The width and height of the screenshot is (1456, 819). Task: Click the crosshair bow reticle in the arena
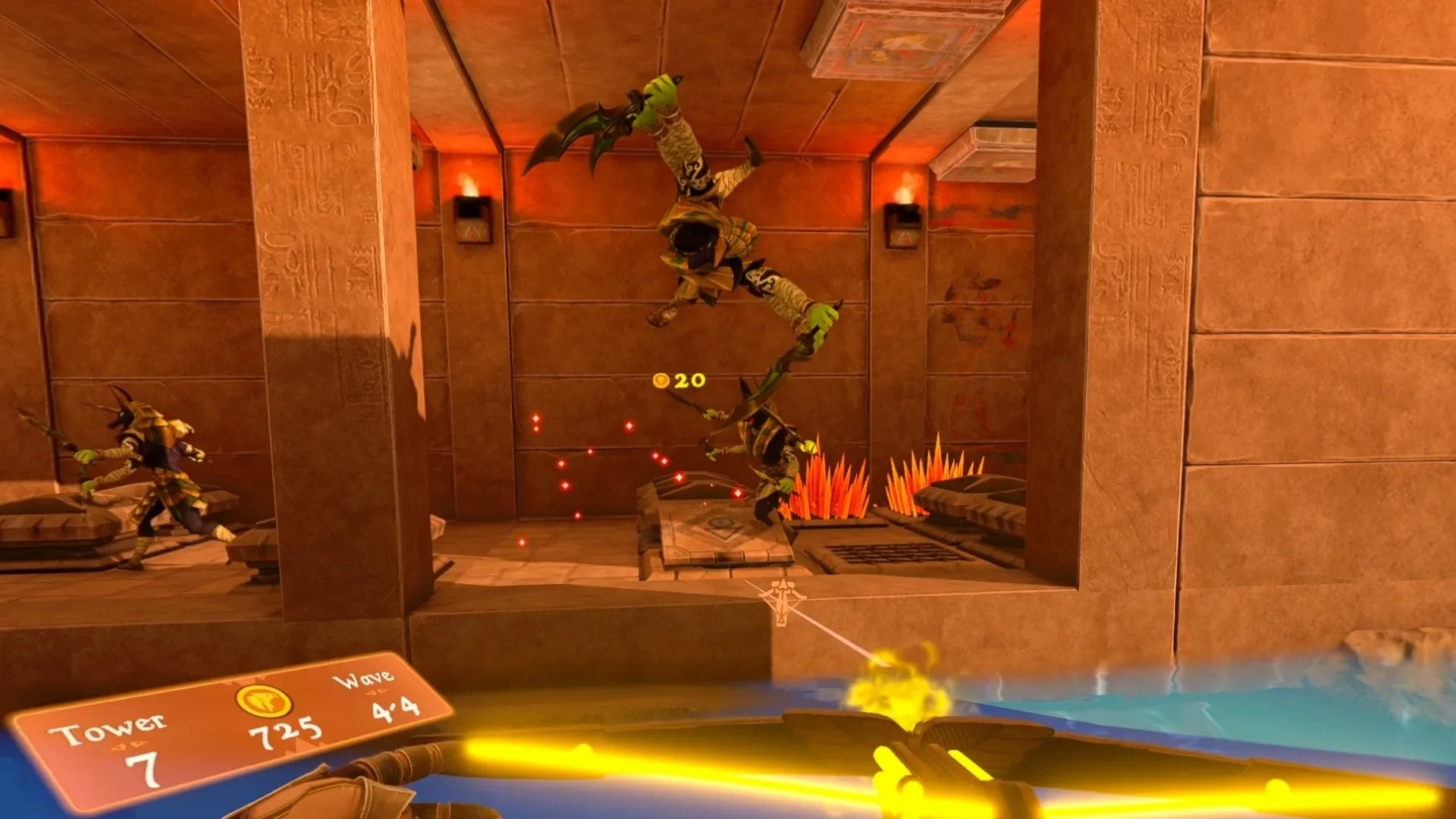tap(781, 595)
